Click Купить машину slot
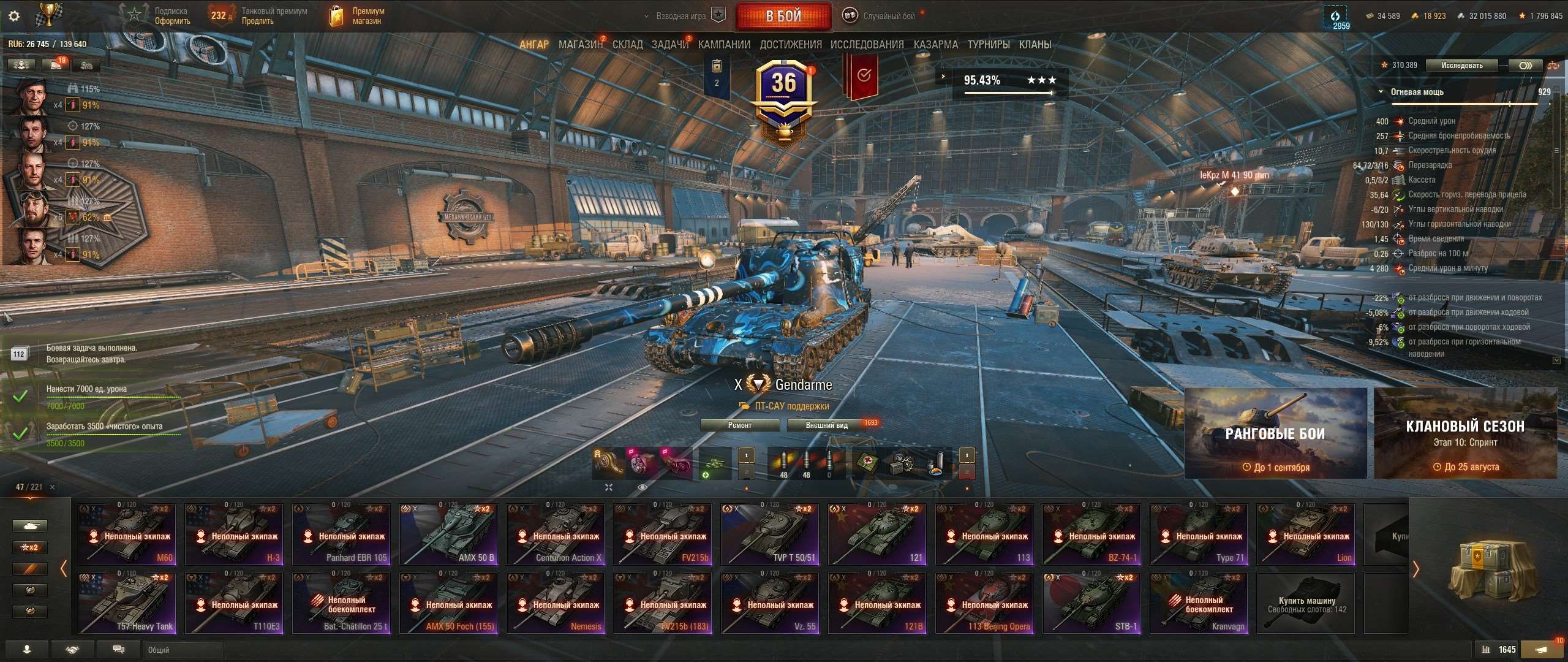 [1306, 603]
